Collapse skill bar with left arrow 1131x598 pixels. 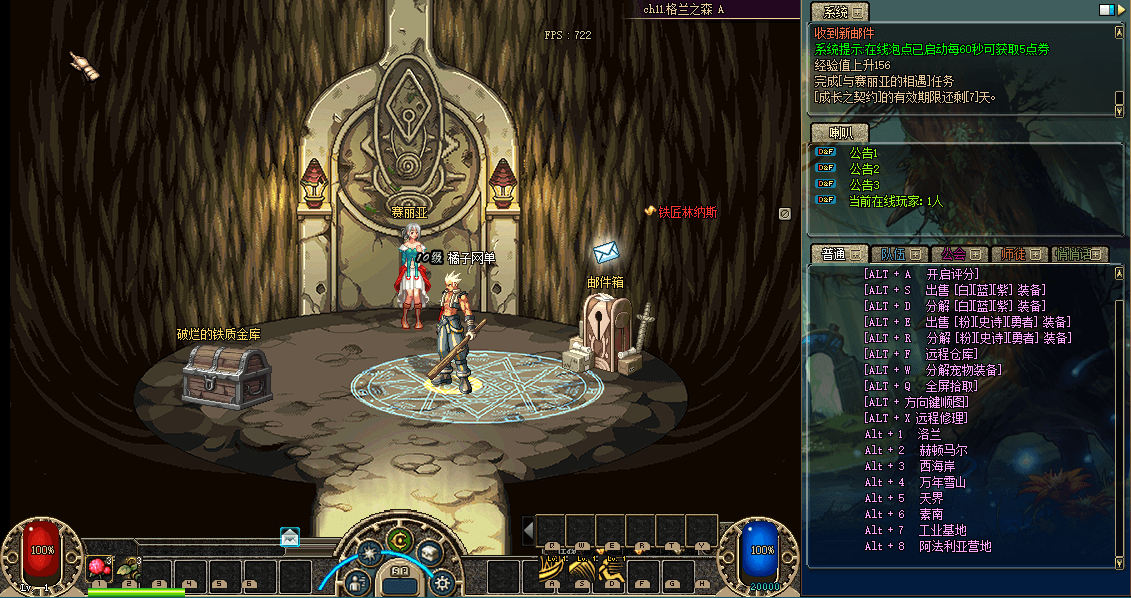(x=528, y=530)
